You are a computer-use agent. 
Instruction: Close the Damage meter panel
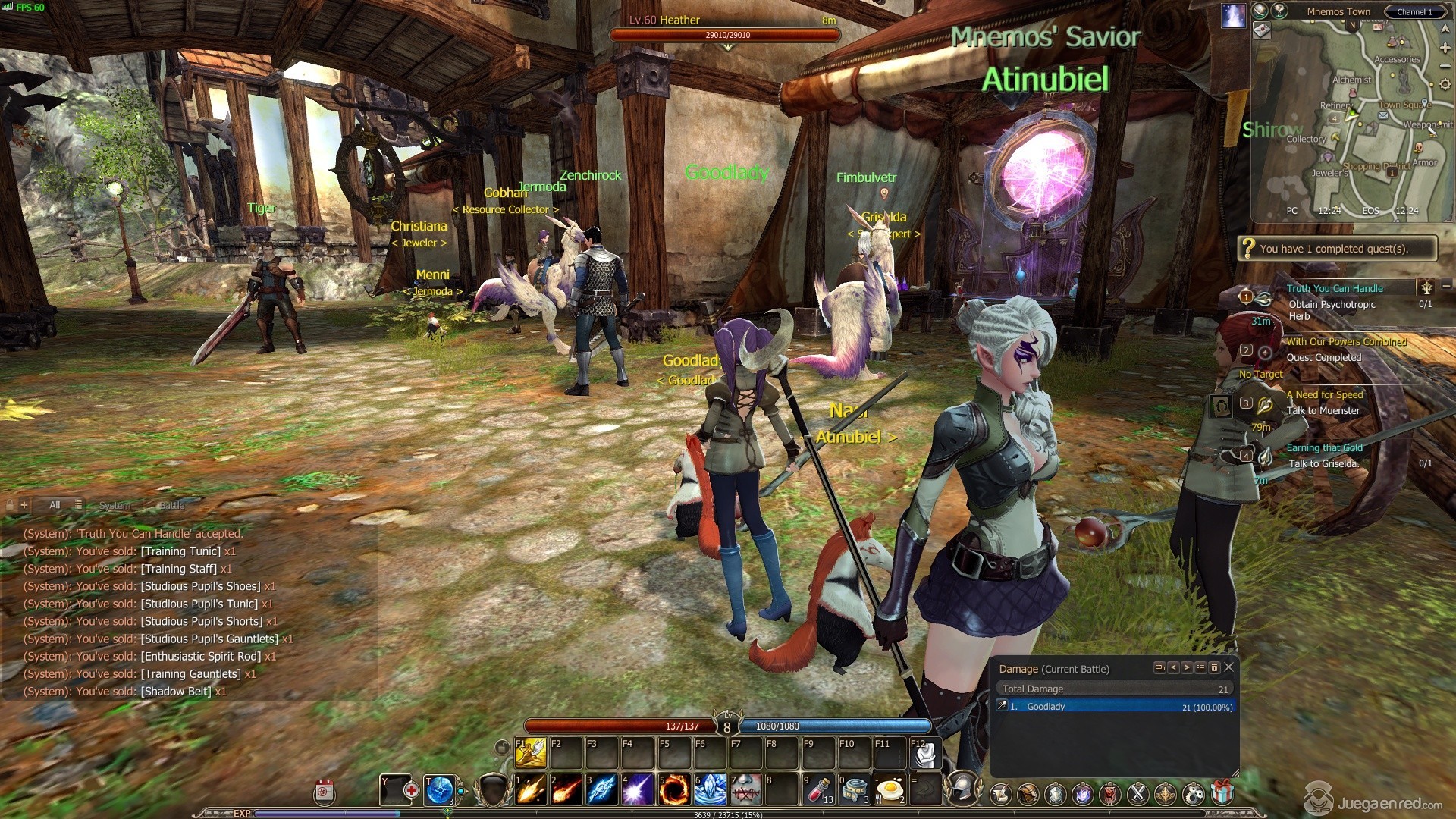(1229, 667)
